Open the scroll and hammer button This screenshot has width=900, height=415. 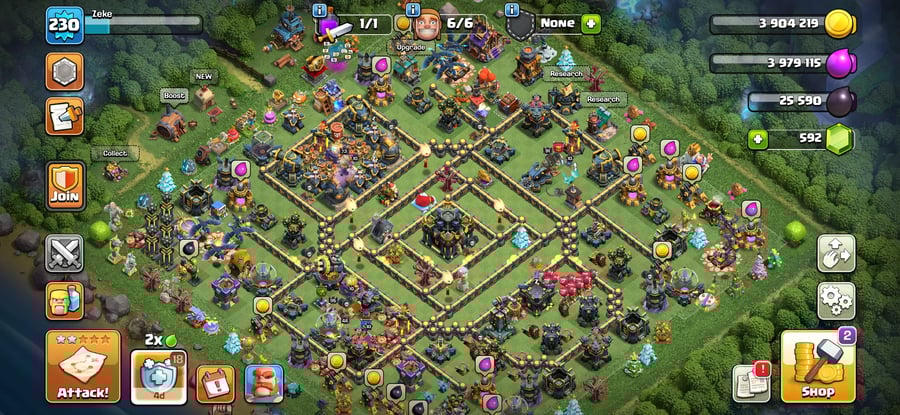point(64,116)
